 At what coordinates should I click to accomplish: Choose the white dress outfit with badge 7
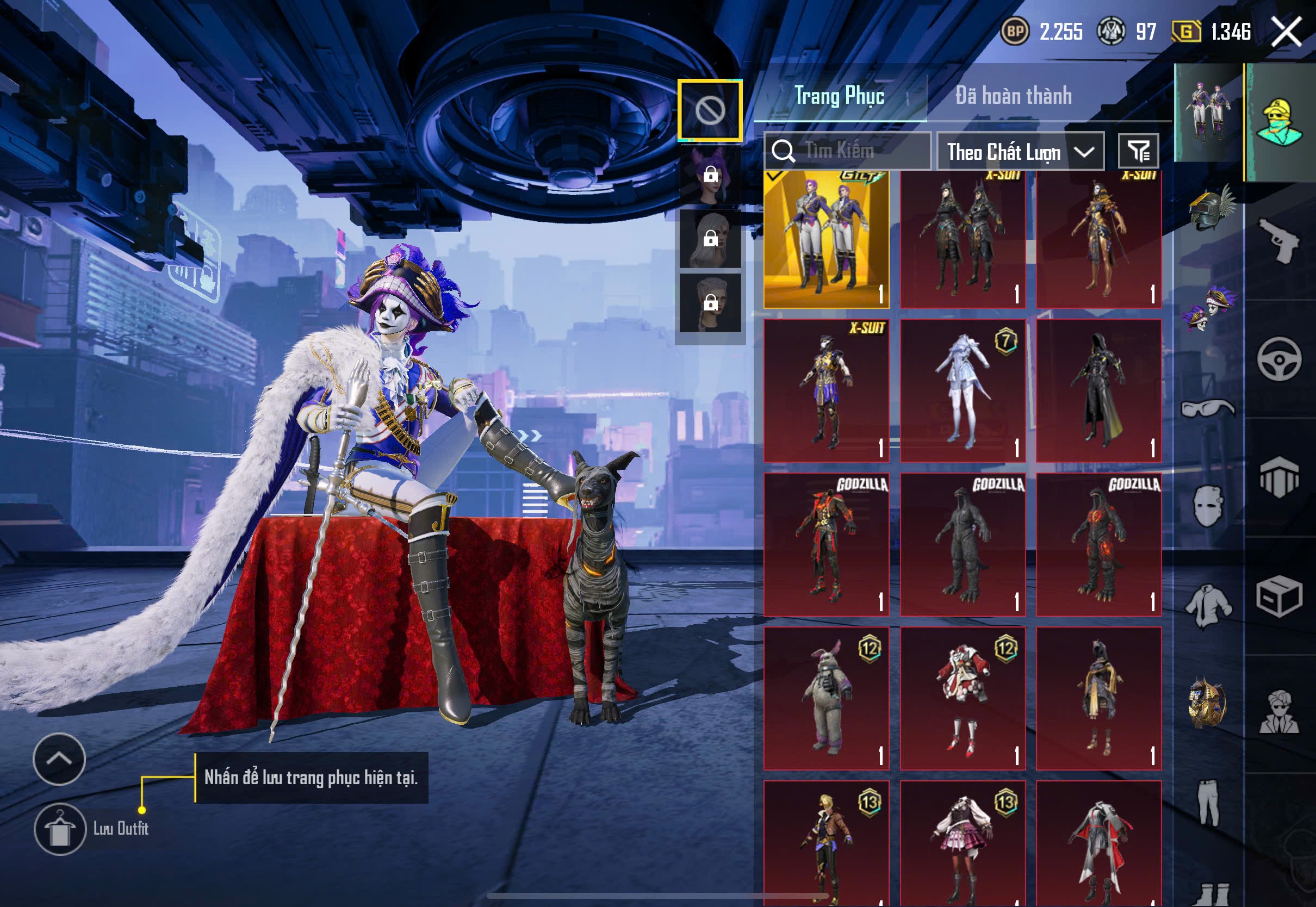coord(963,390)
